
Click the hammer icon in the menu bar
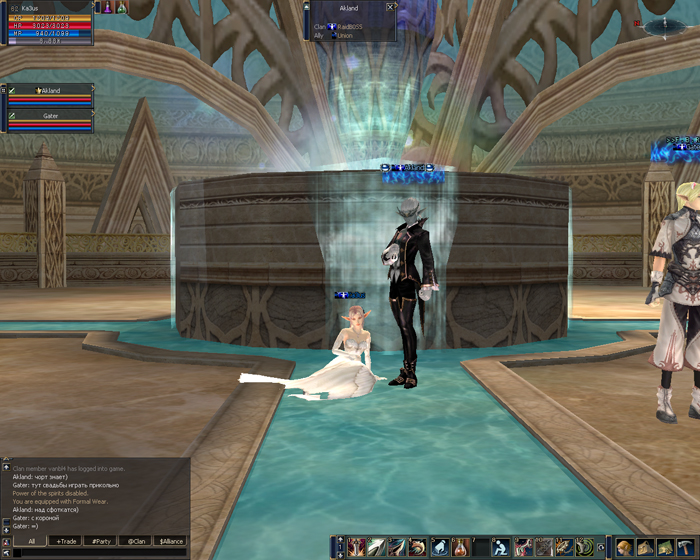pyautogui.click(x=683, y=547)
